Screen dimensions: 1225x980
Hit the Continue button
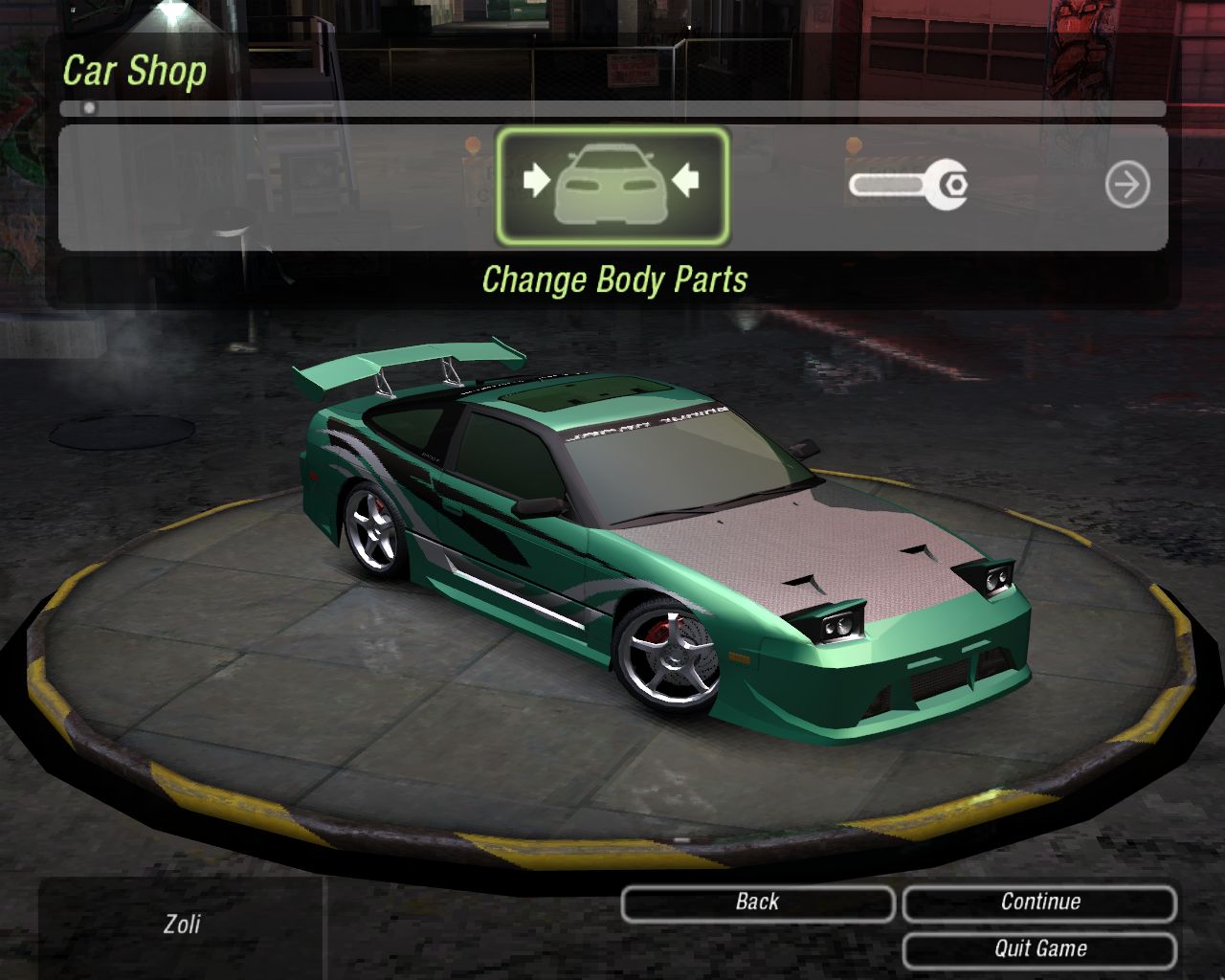tap(1039, 902)
